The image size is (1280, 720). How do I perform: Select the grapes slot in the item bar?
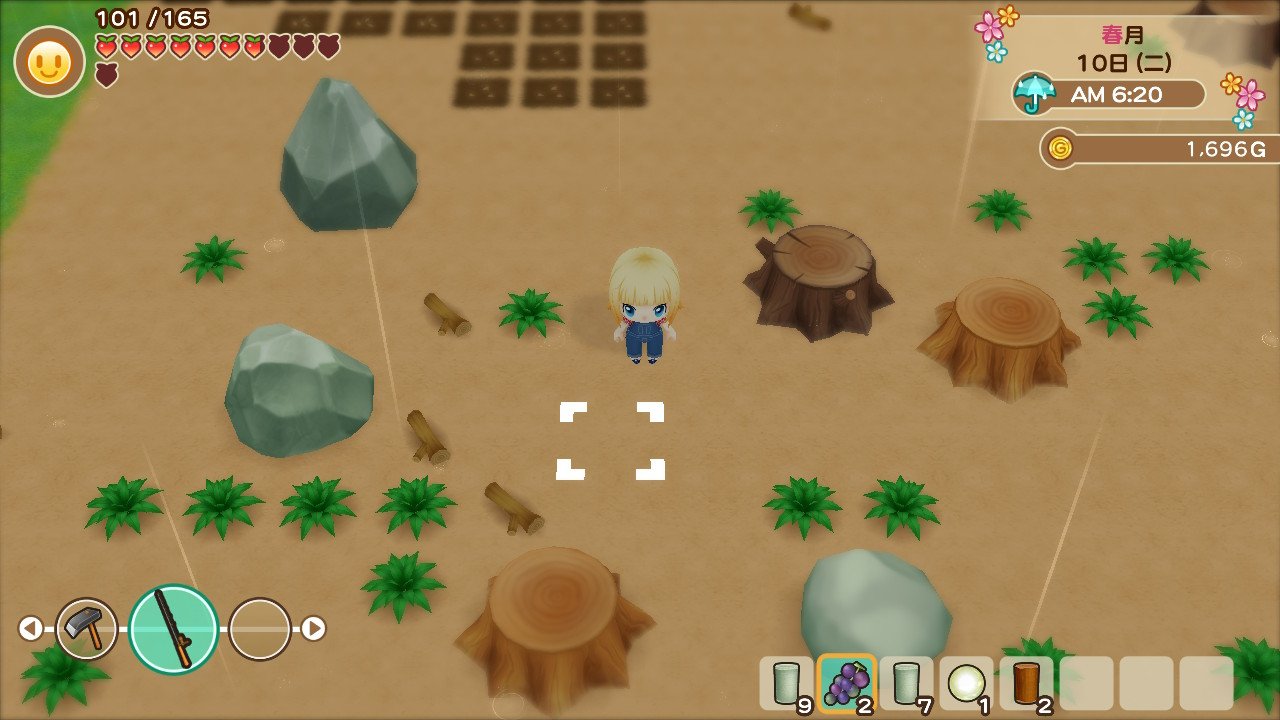point(847,684)
